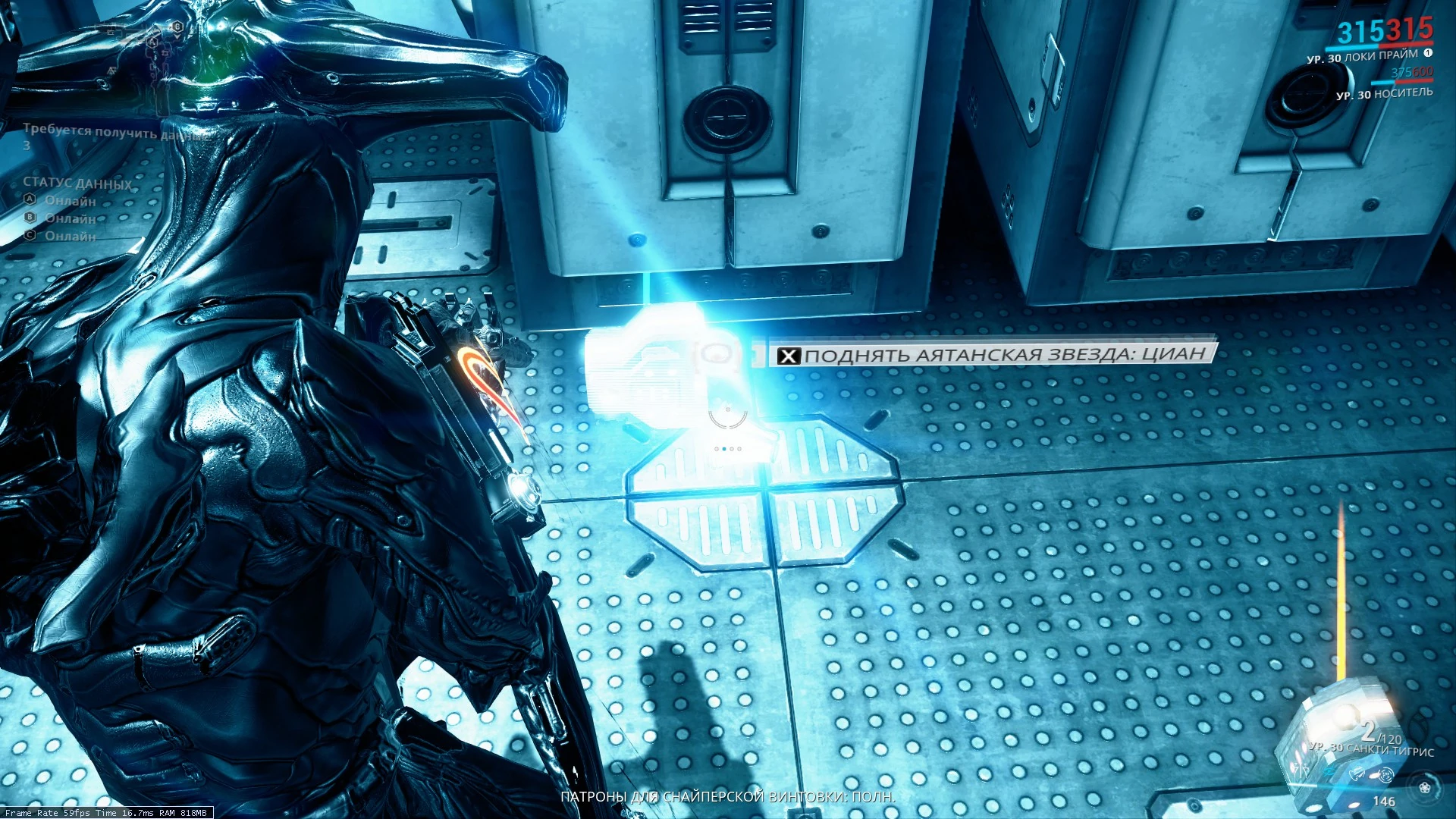Select the B hexagon marker on the minimap
The image size is (1456, 819).
177,27
